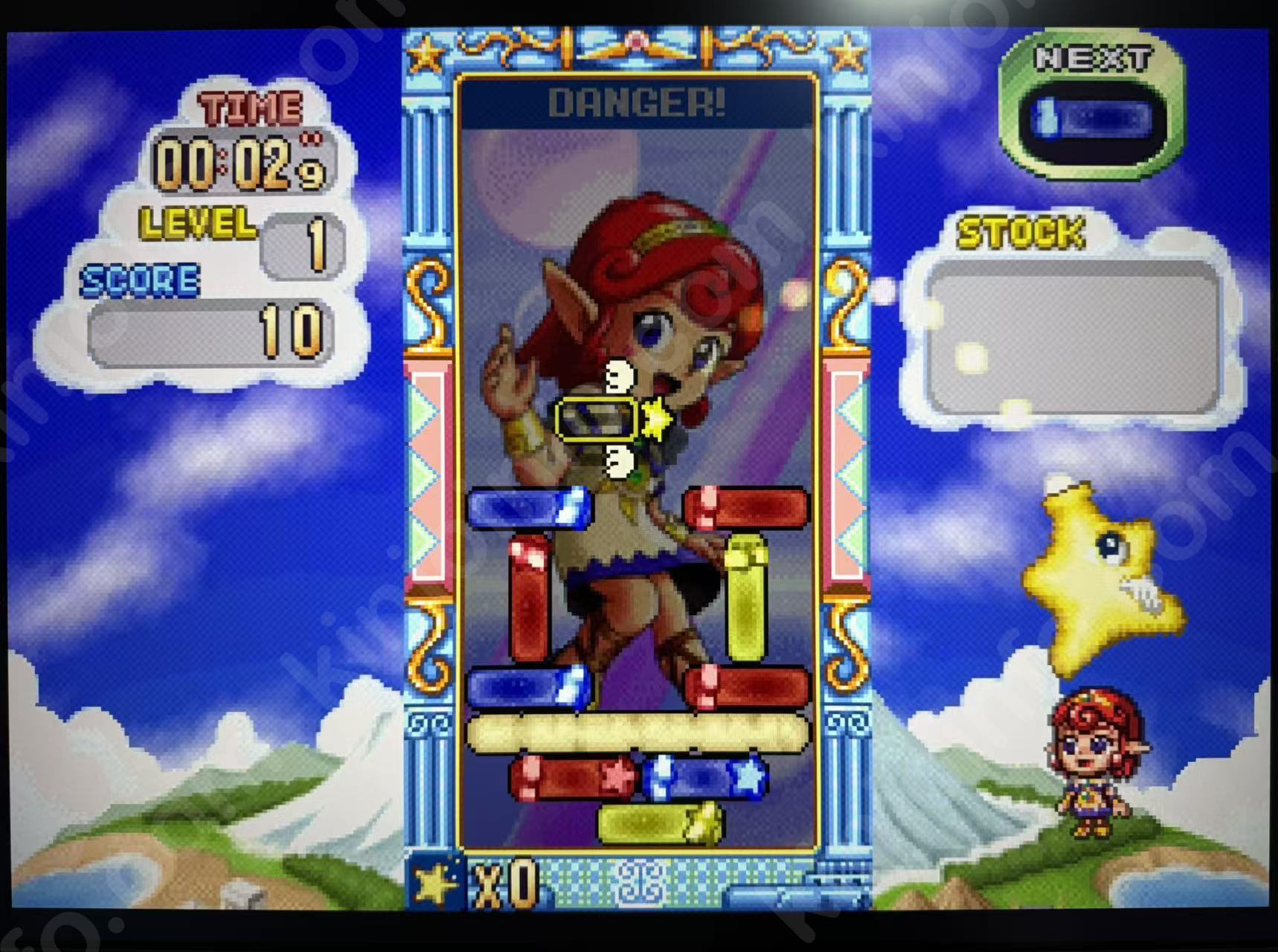Open the empty STOCK panel
Image resolution: width=1278 pixels, height=952 pixels.
[x=1073, y=337]
